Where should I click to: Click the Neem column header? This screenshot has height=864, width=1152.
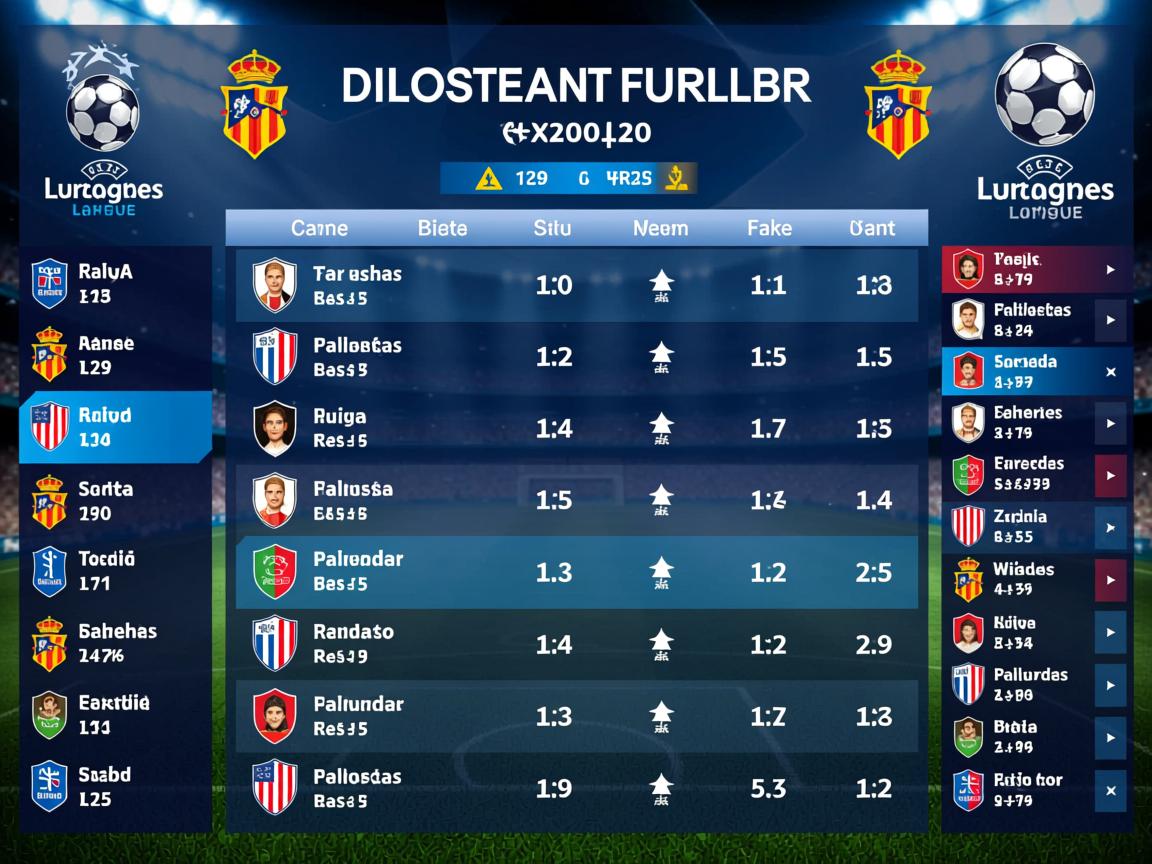tap(660, 228)
